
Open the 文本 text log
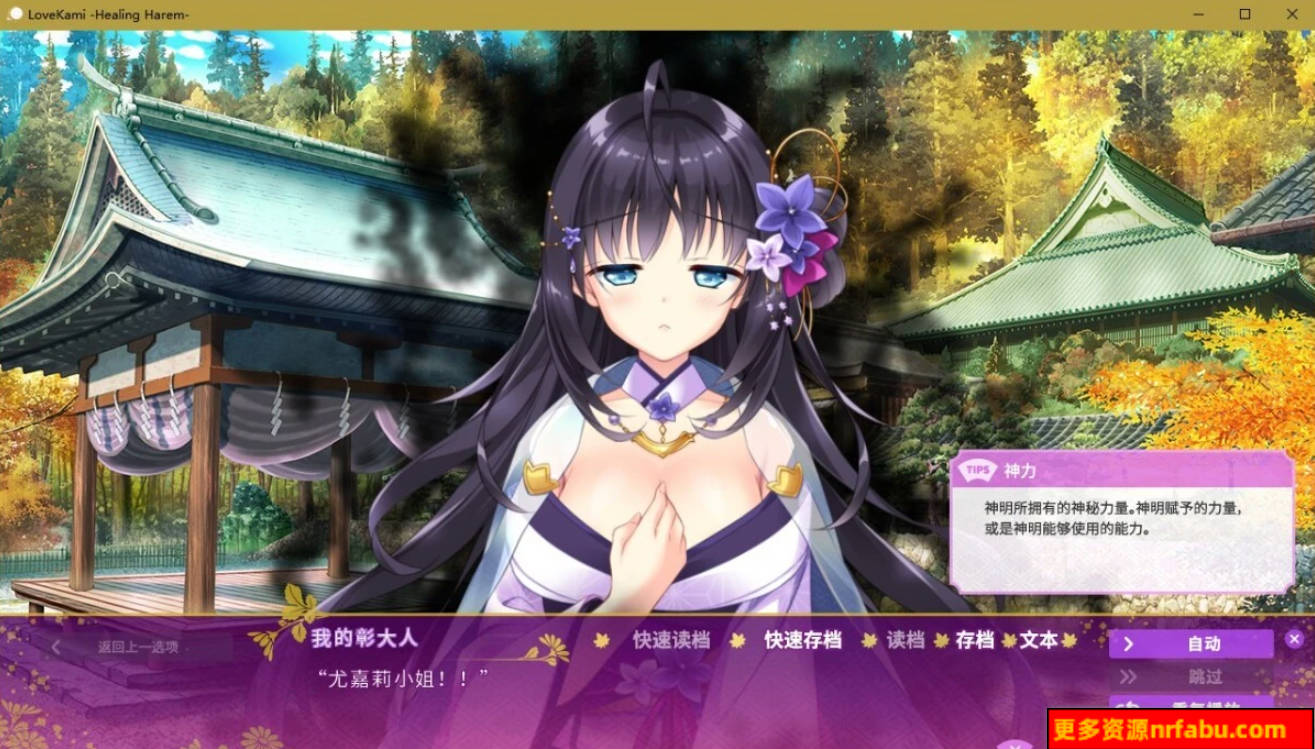(x=1039, y=642)
